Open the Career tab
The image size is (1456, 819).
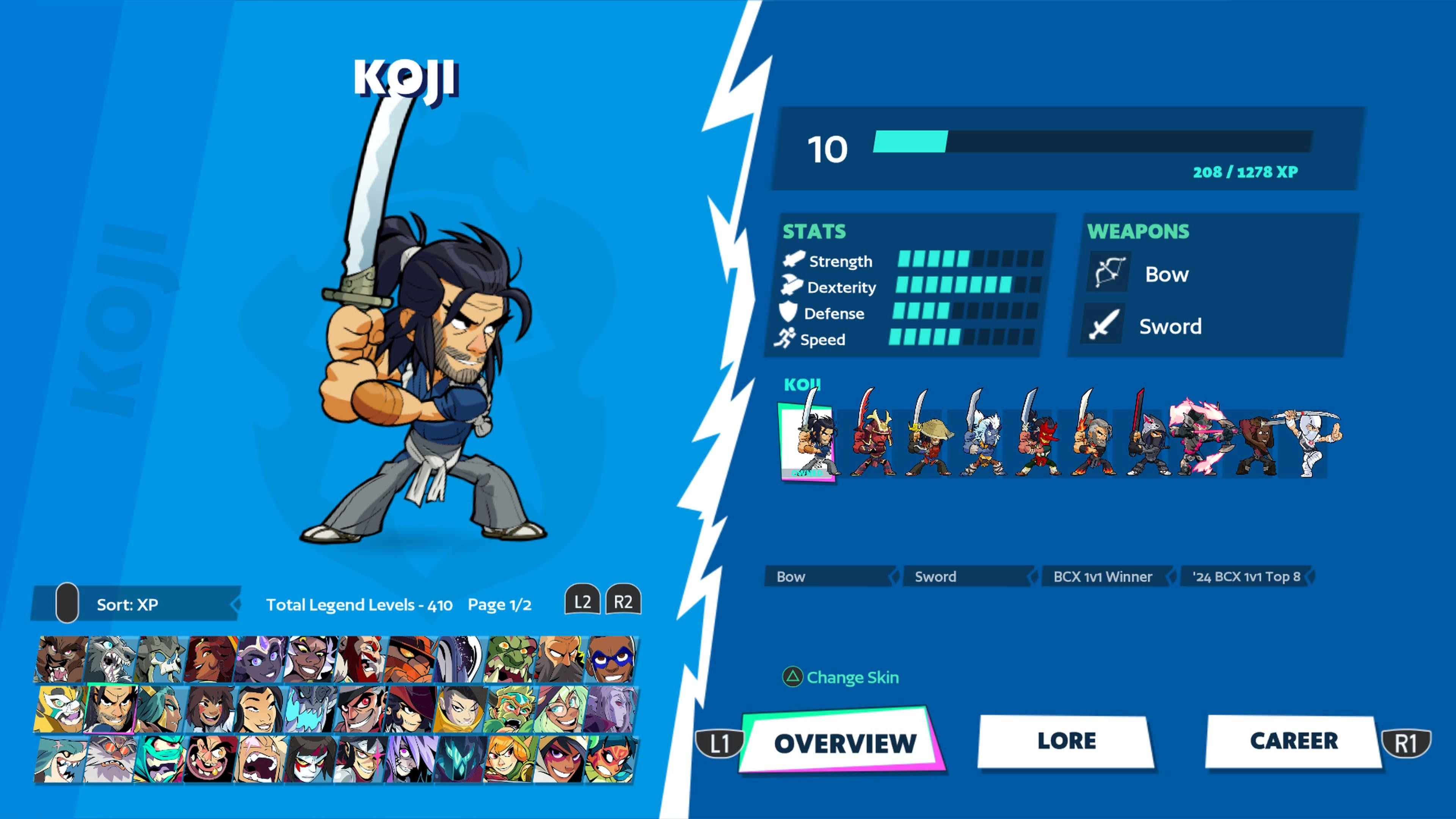click(x=1293, y=741)
